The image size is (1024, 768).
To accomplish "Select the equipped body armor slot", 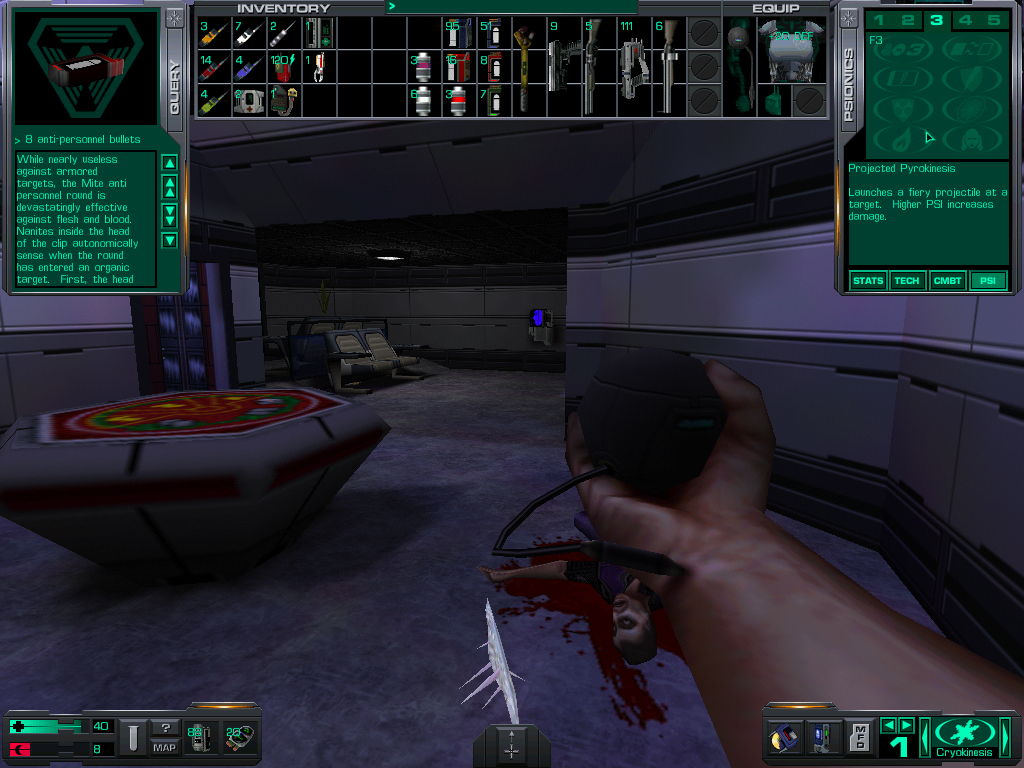I will tap(786, 50).
